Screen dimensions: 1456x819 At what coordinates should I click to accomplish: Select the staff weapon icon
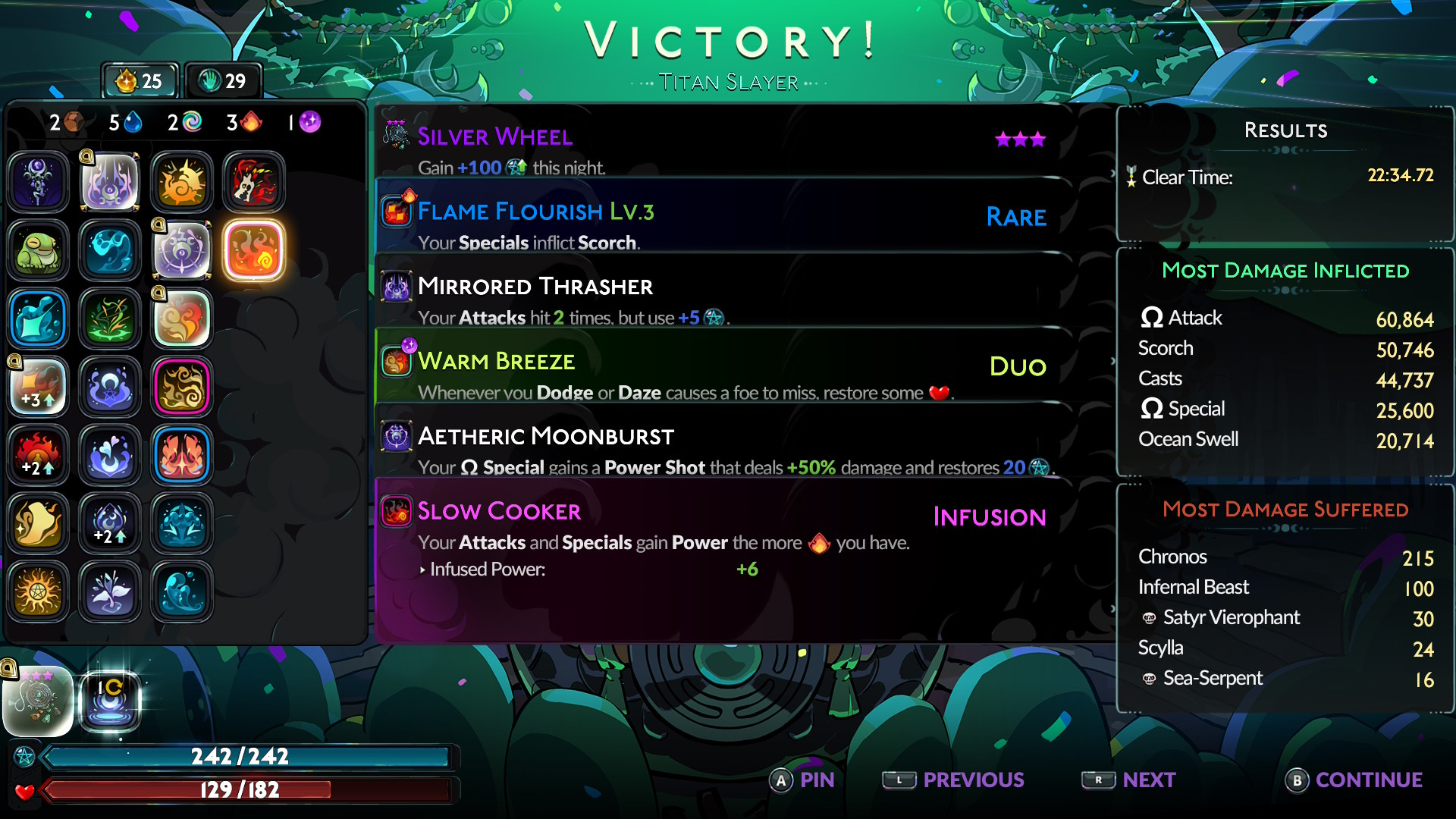coord(38,182)
